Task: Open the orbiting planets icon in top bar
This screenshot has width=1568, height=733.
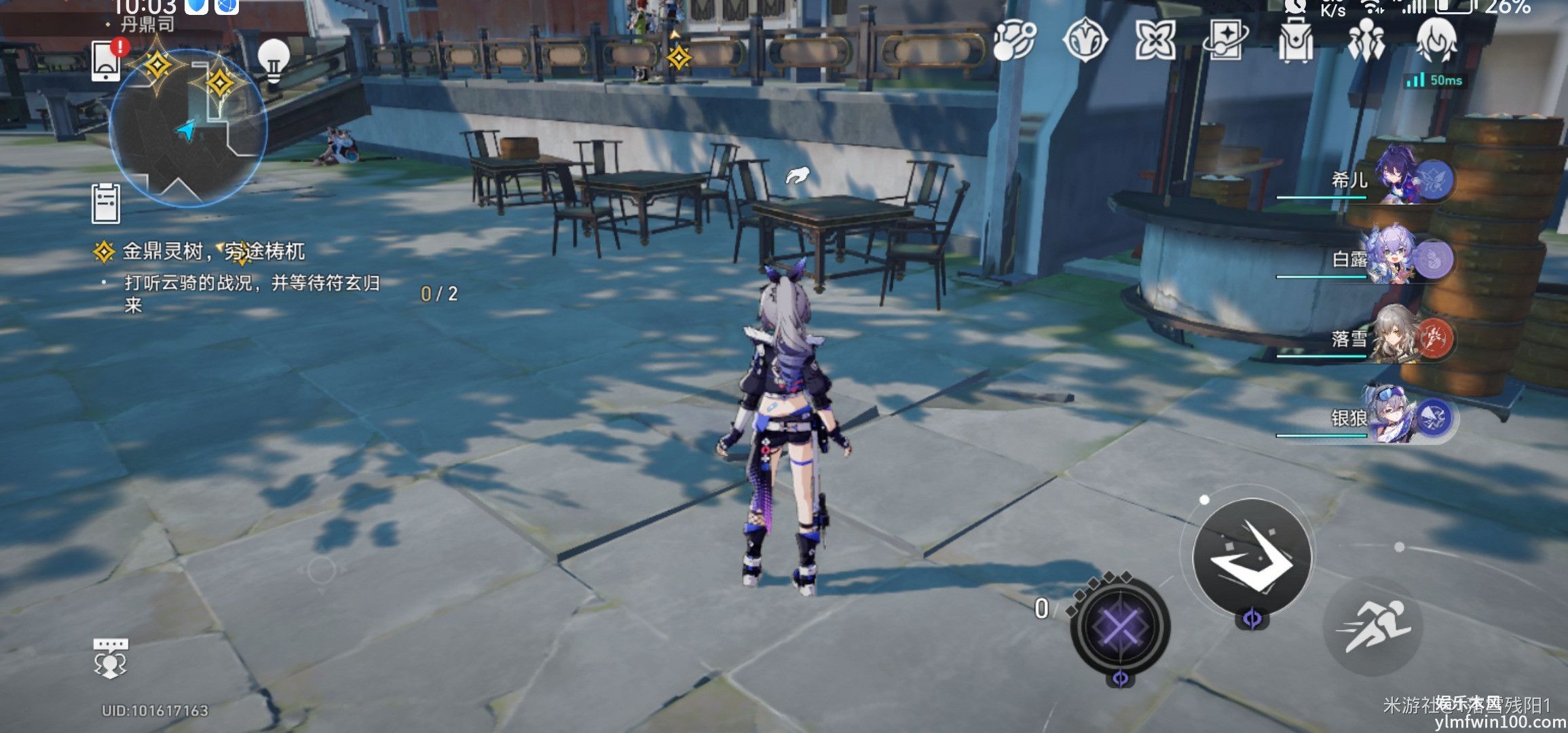Action: (x=1014, y=39)
